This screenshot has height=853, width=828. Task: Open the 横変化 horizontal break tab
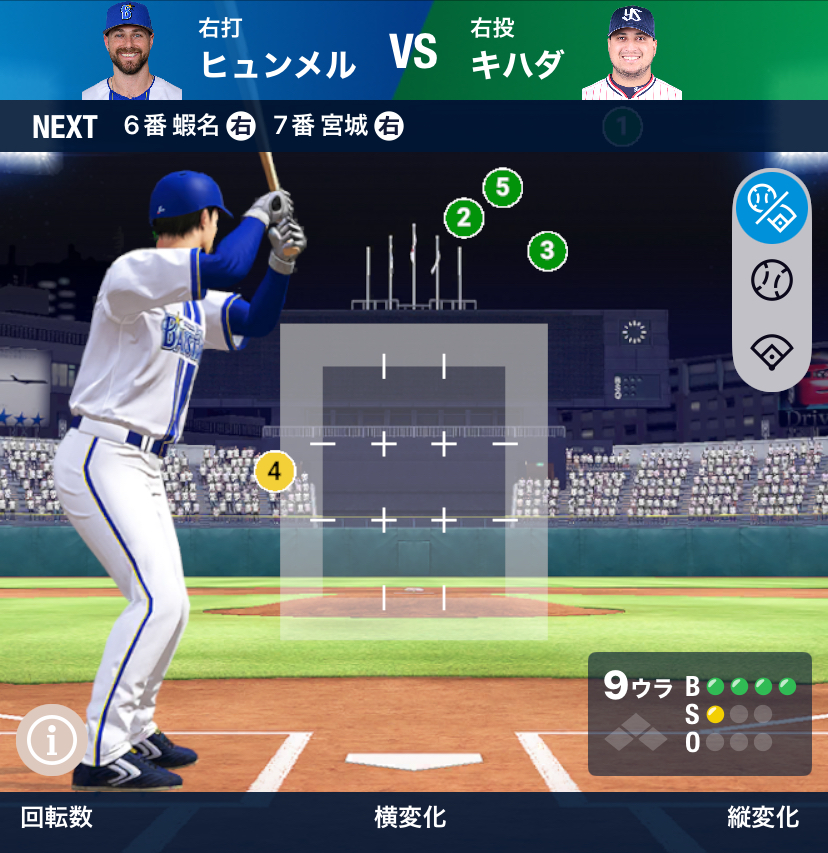coord(410,817)
